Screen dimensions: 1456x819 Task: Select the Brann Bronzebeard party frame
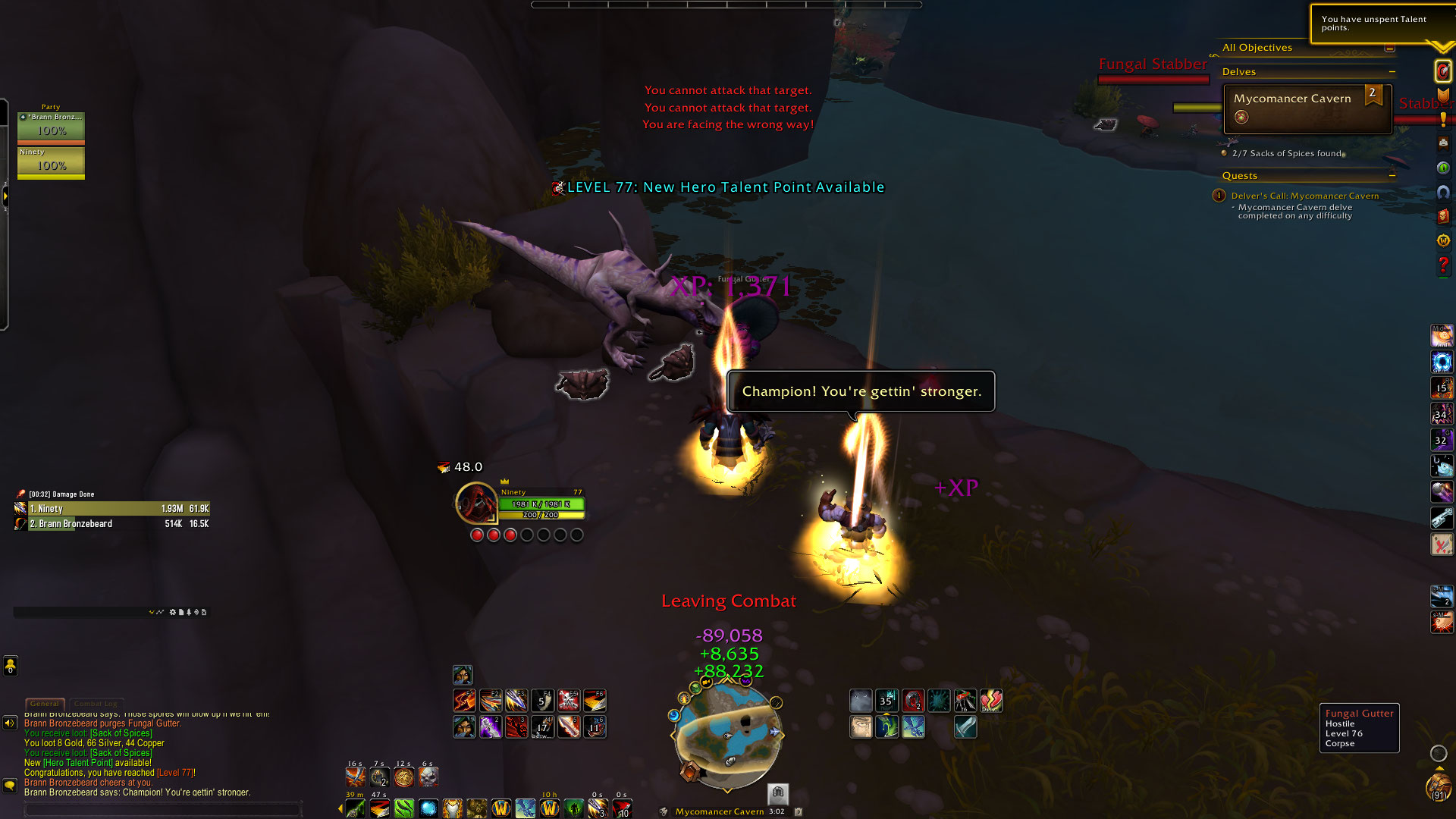(x=51, y=126)
